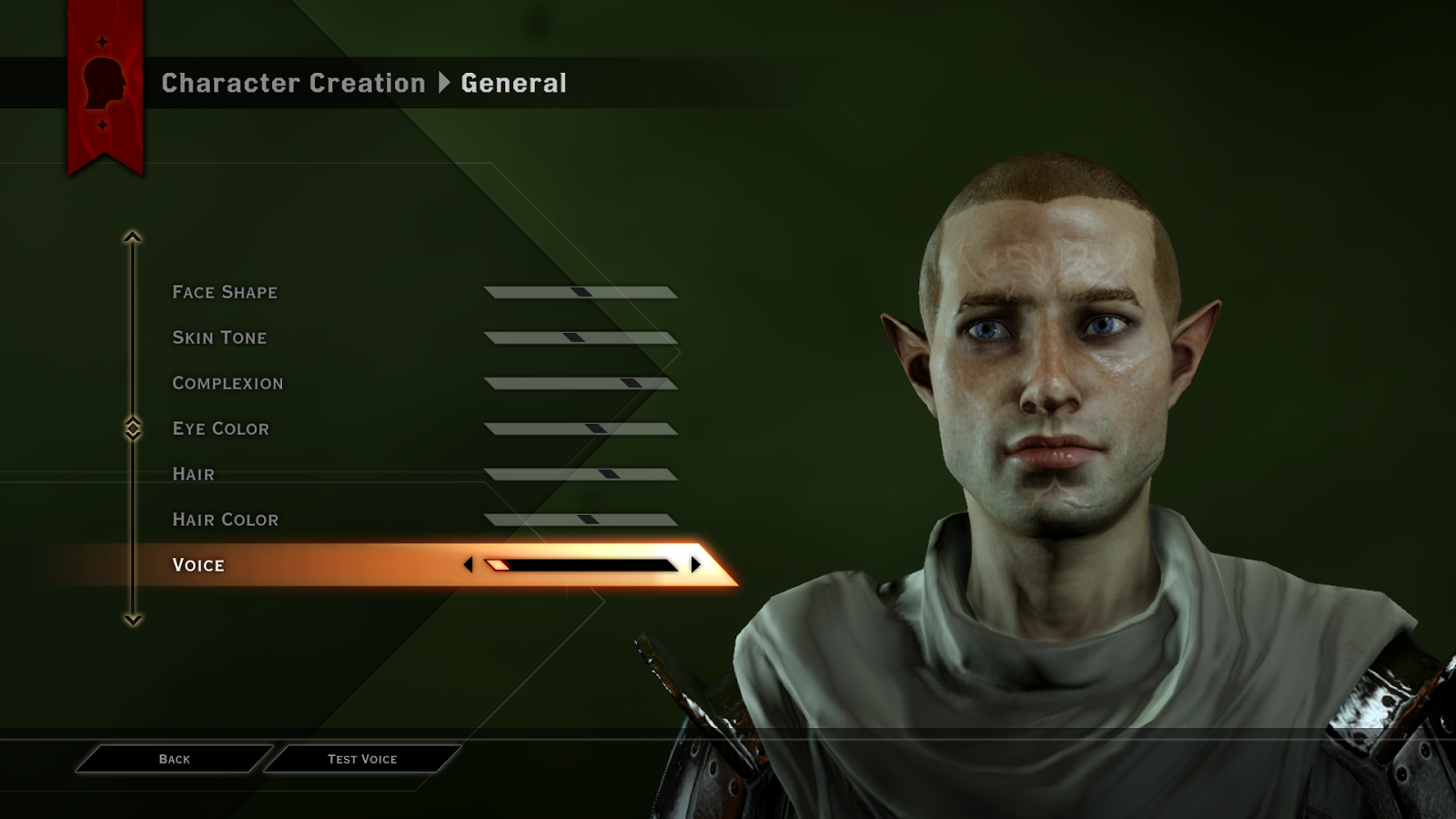1456x819 pixels.
Task: Click the right arrow on the Voice slider
Action: pos(694,565)
